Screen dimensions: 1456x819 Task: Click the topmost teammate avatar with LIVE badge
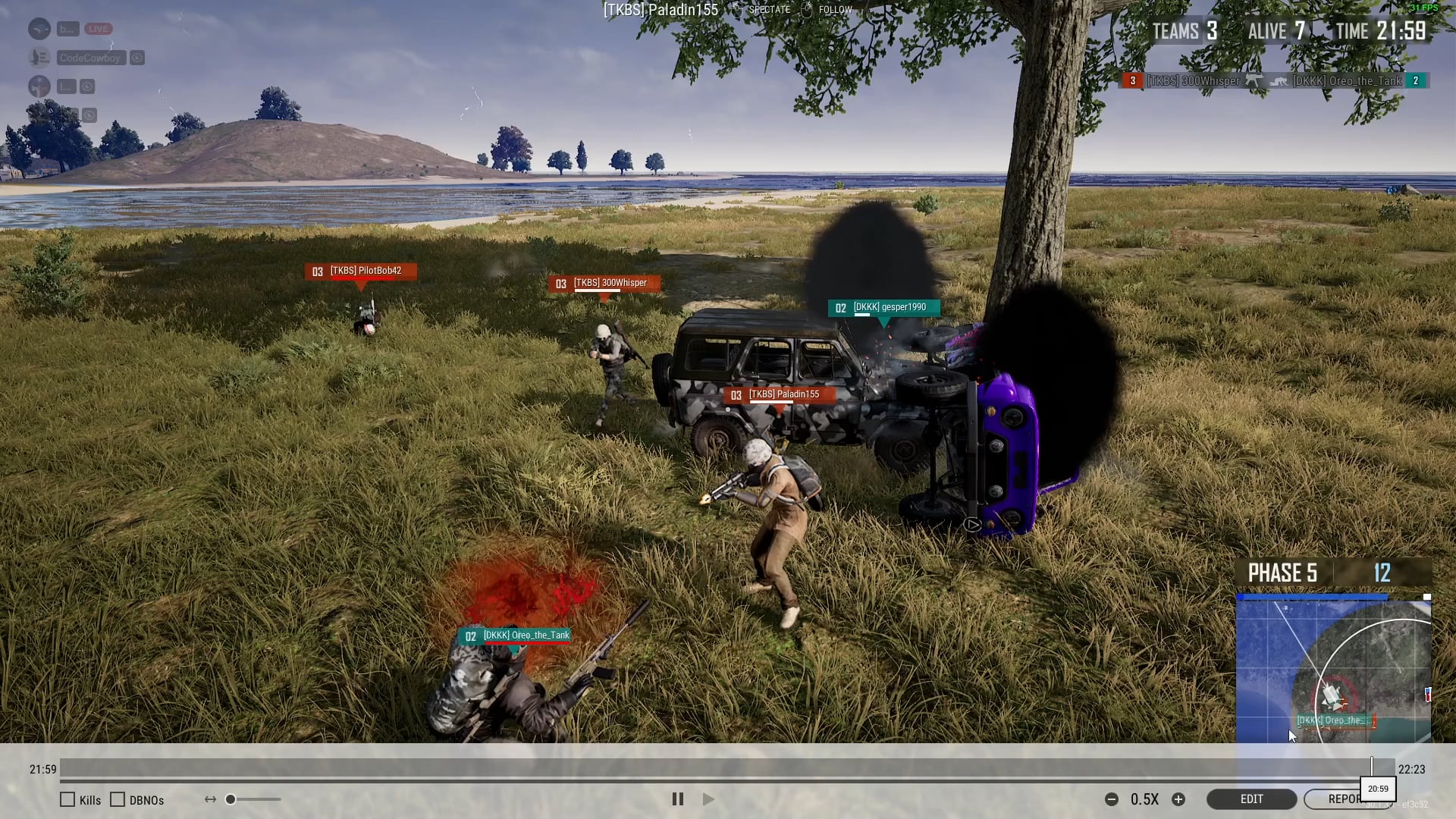point(39,28)
